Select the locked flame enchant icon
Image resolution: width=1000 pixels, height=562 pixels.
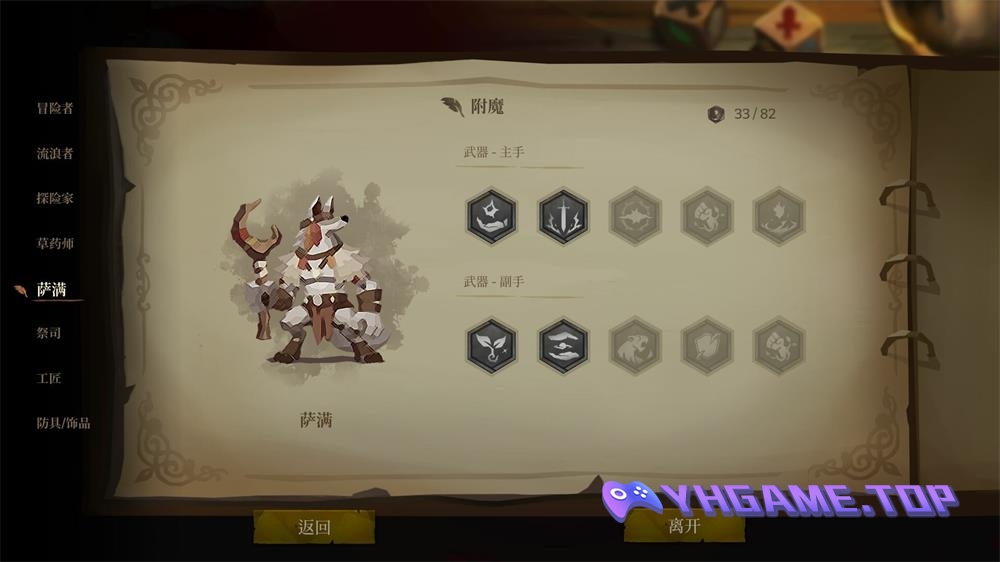tap(779, 216)
